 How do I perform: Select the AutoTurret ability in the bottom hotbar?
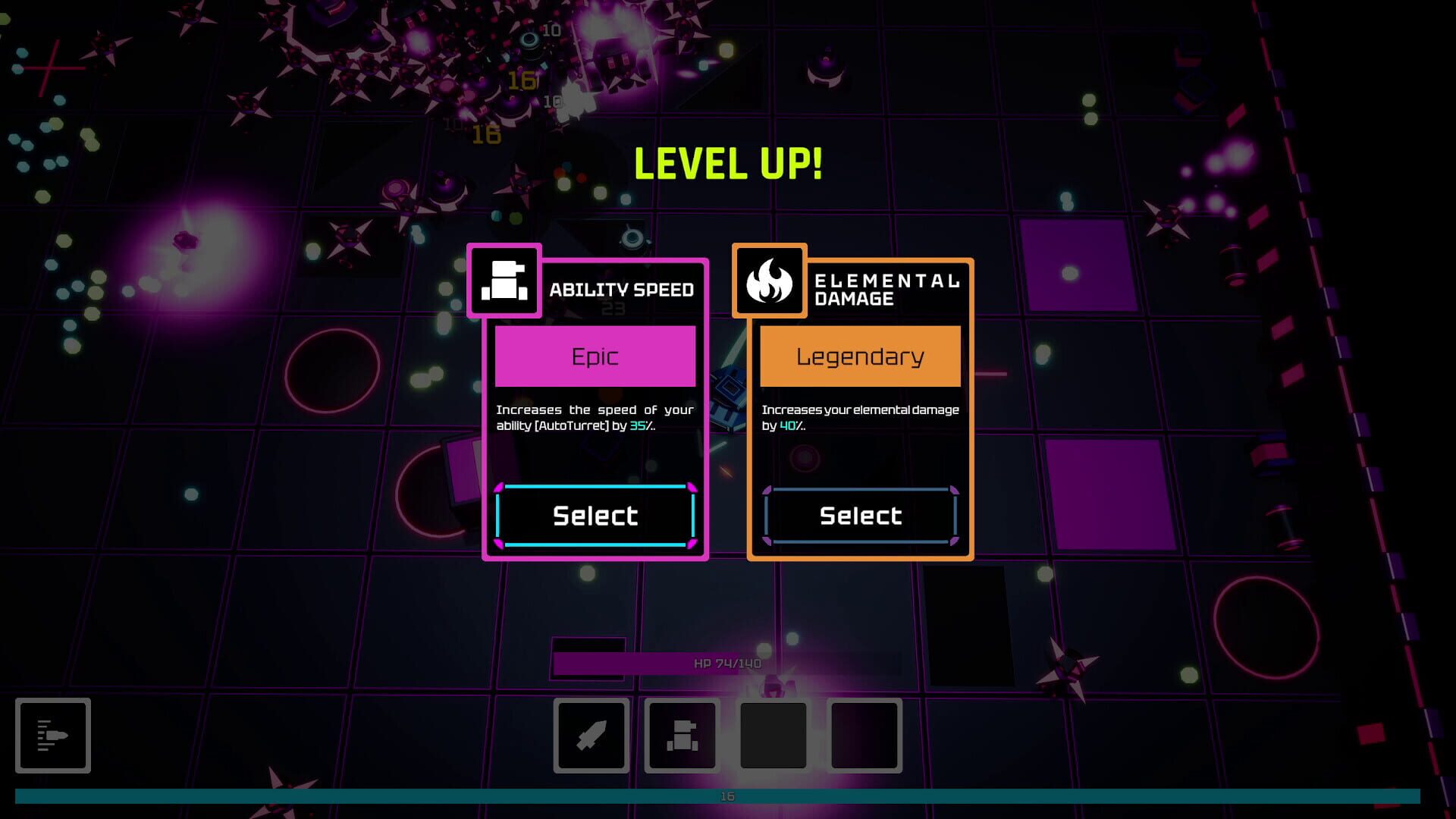682,736
